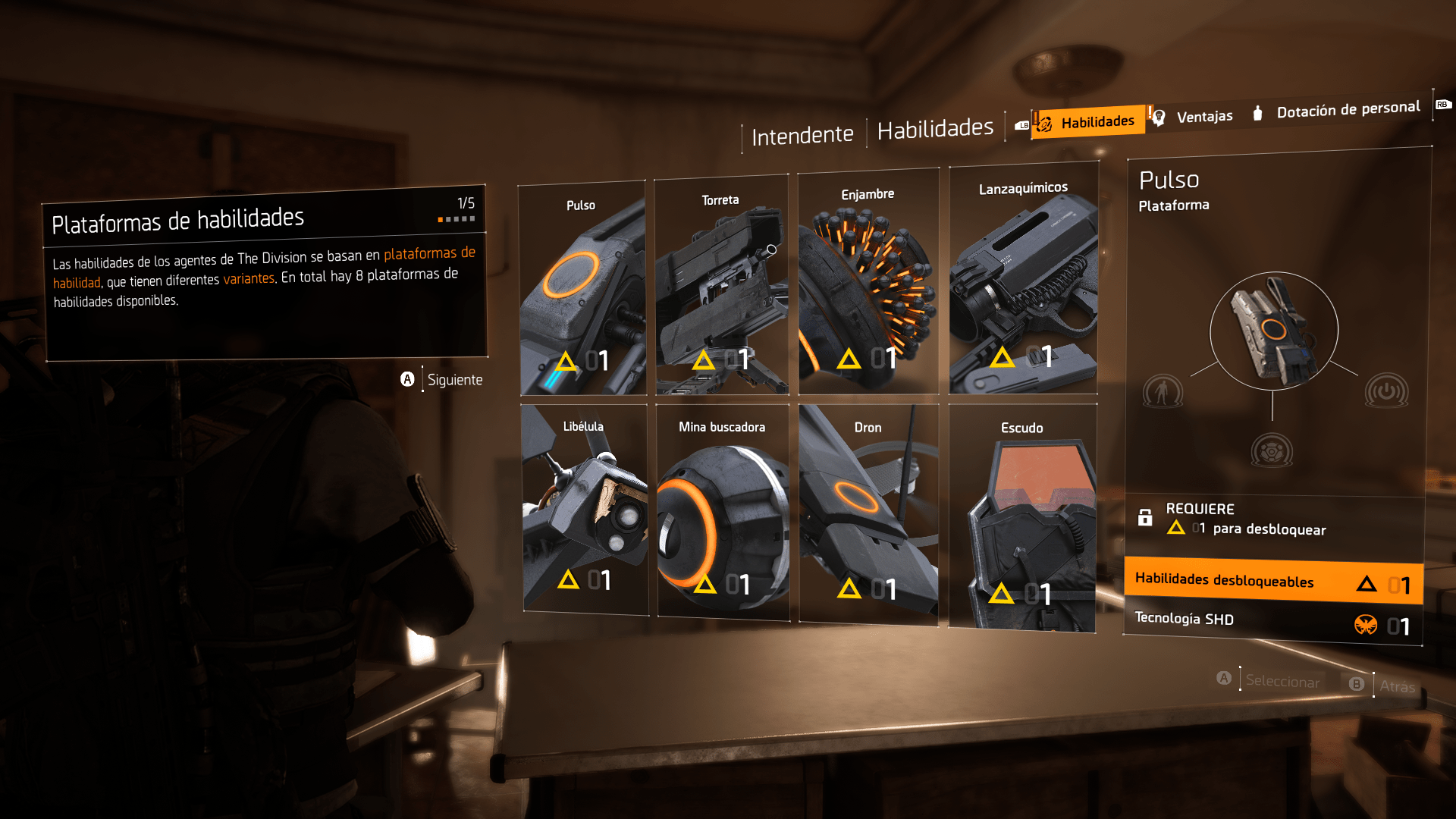
Task: Select the Torreta skill icon
Action: [x=720, y=284]
